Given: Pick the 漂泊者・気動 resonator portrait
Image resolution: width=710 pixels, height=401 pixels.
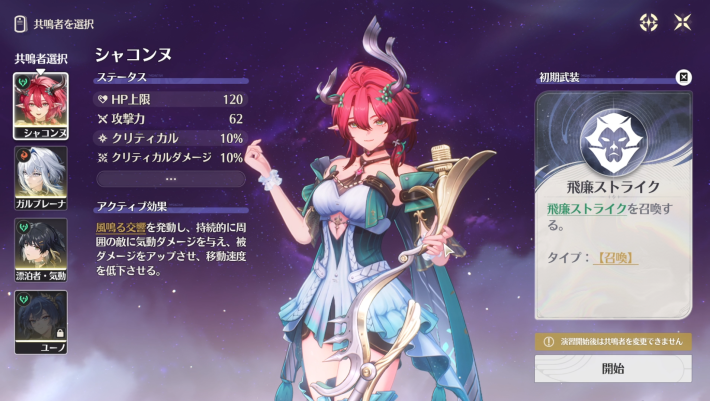Looking at the screenshot, I should point(41,248).
